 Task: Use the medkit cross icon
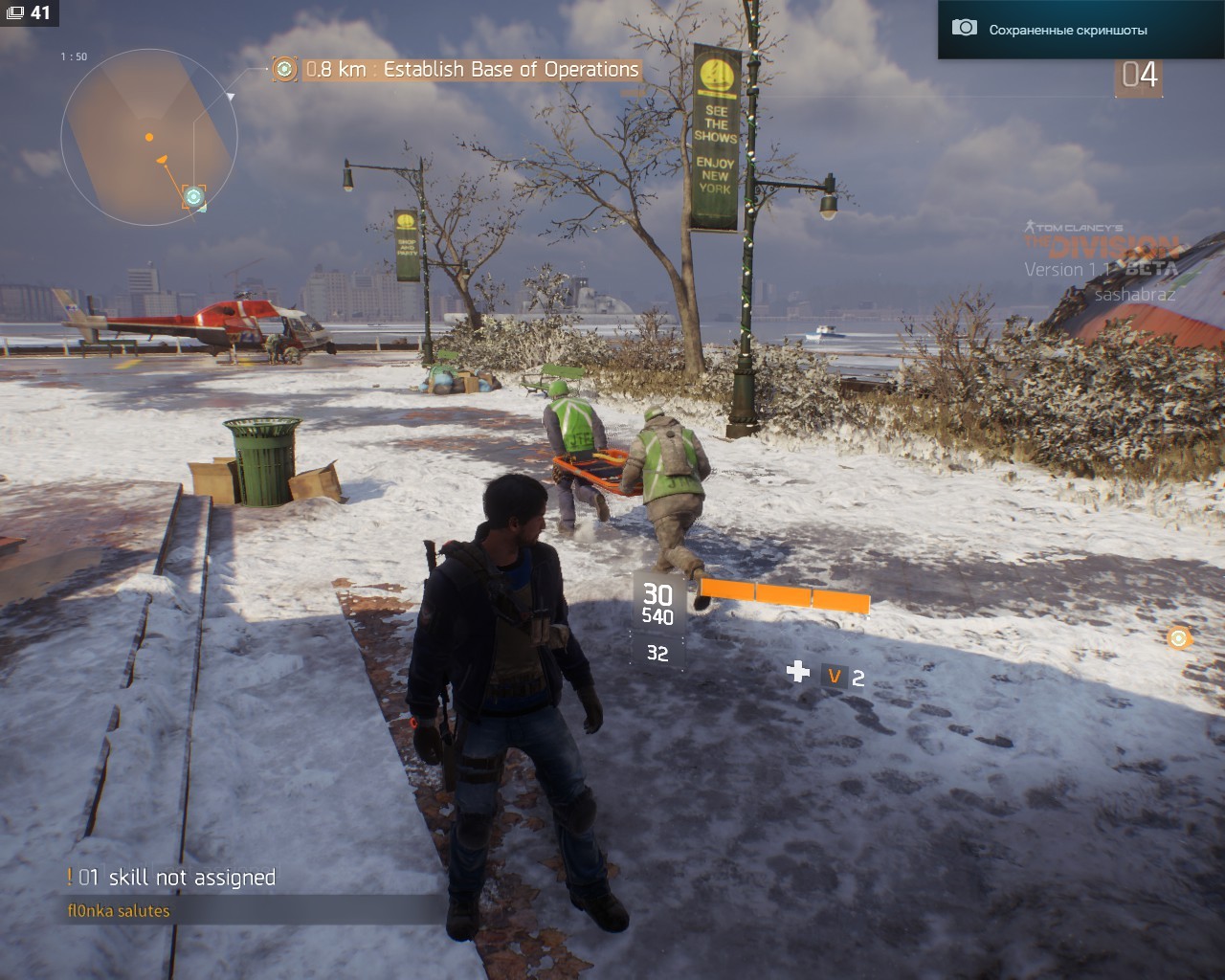click(x=797, y=672)
